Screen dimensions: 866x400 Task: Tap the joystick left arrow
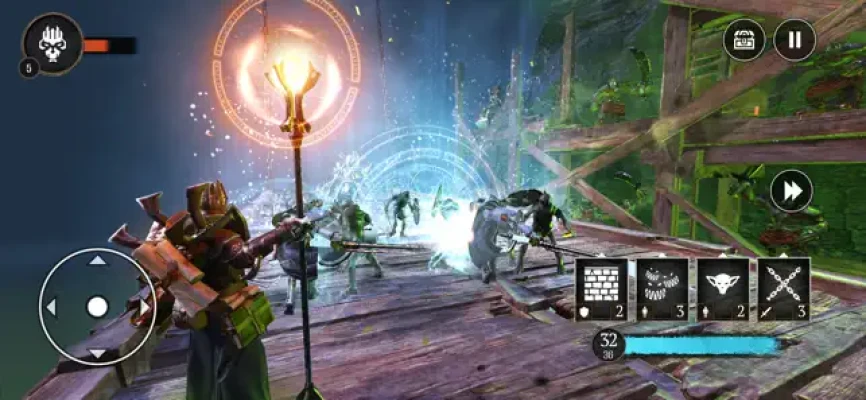click(52, 307)
